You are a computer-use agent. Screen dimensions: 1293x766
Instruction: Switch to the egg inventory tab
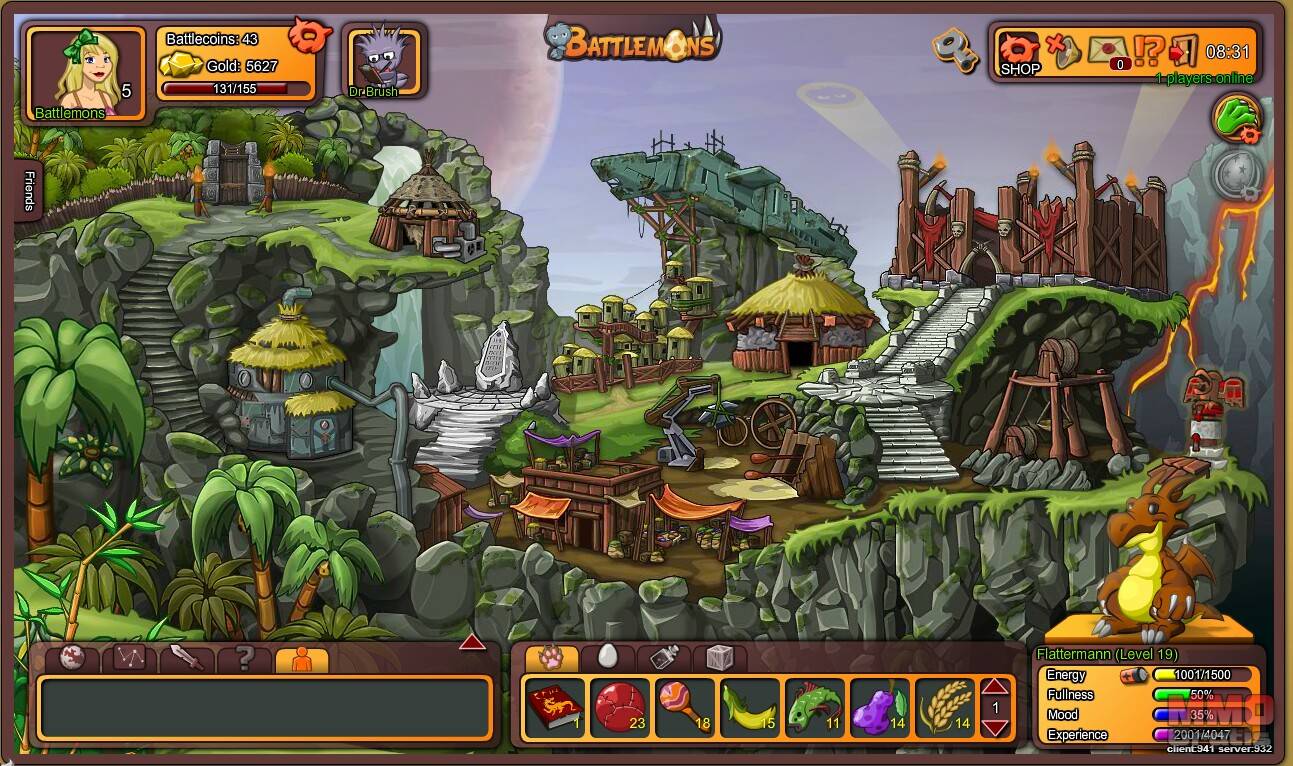coord(608,657)
